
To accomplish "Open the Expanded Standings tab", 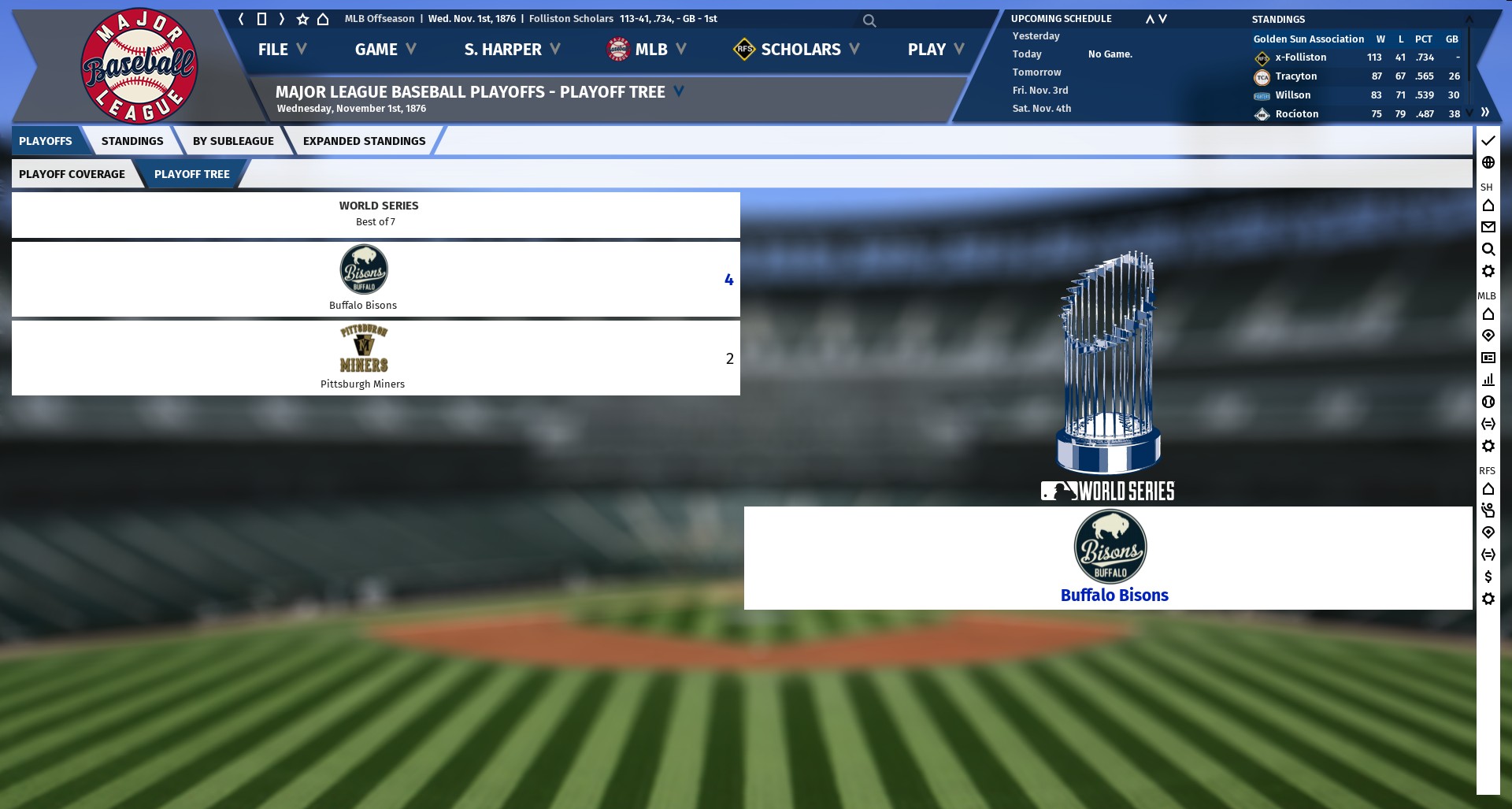I will tap(364, 141).
